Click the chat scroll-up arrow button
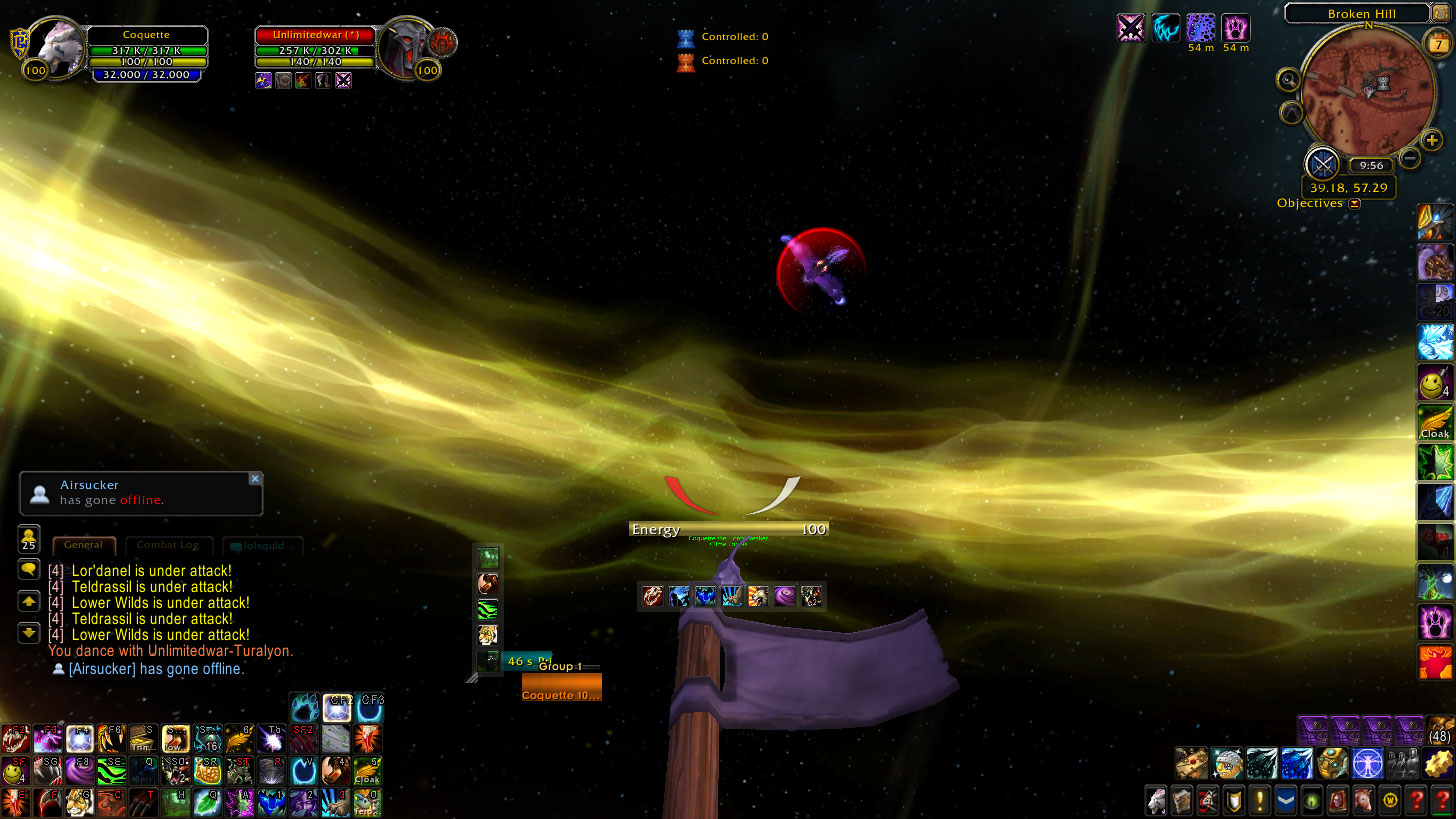 coord(29,601)
